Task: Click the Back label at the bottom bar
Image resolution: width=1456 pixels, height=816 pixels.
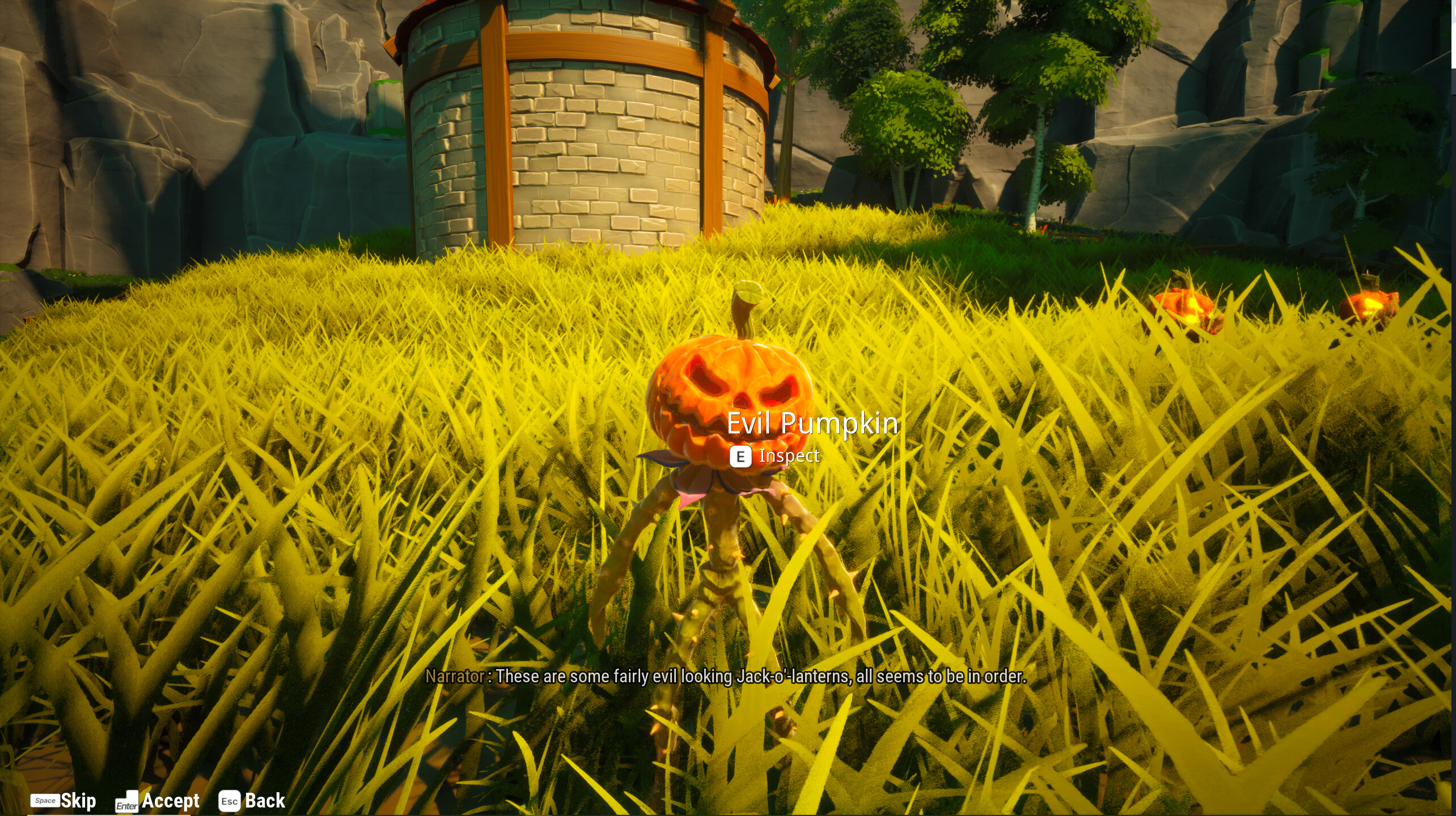Action: [x=264, y=800]
